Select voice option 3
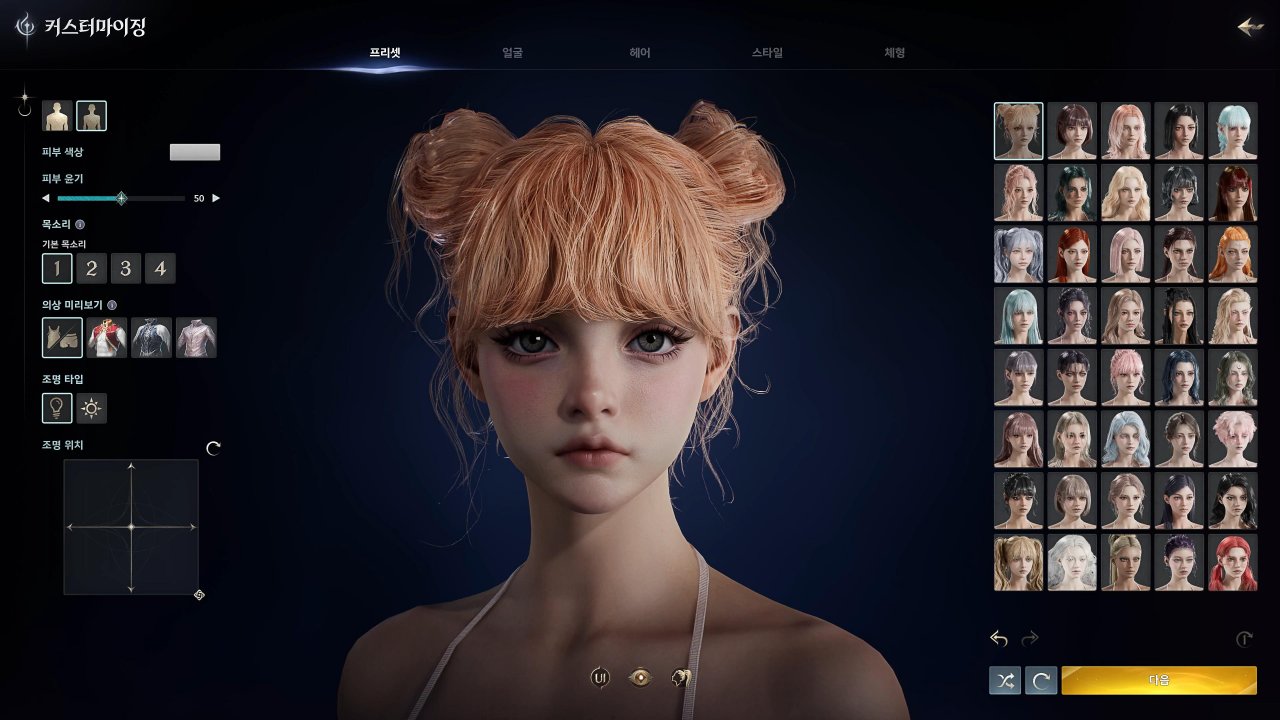This screenshot has height=720, width=1280. [127, 268]
